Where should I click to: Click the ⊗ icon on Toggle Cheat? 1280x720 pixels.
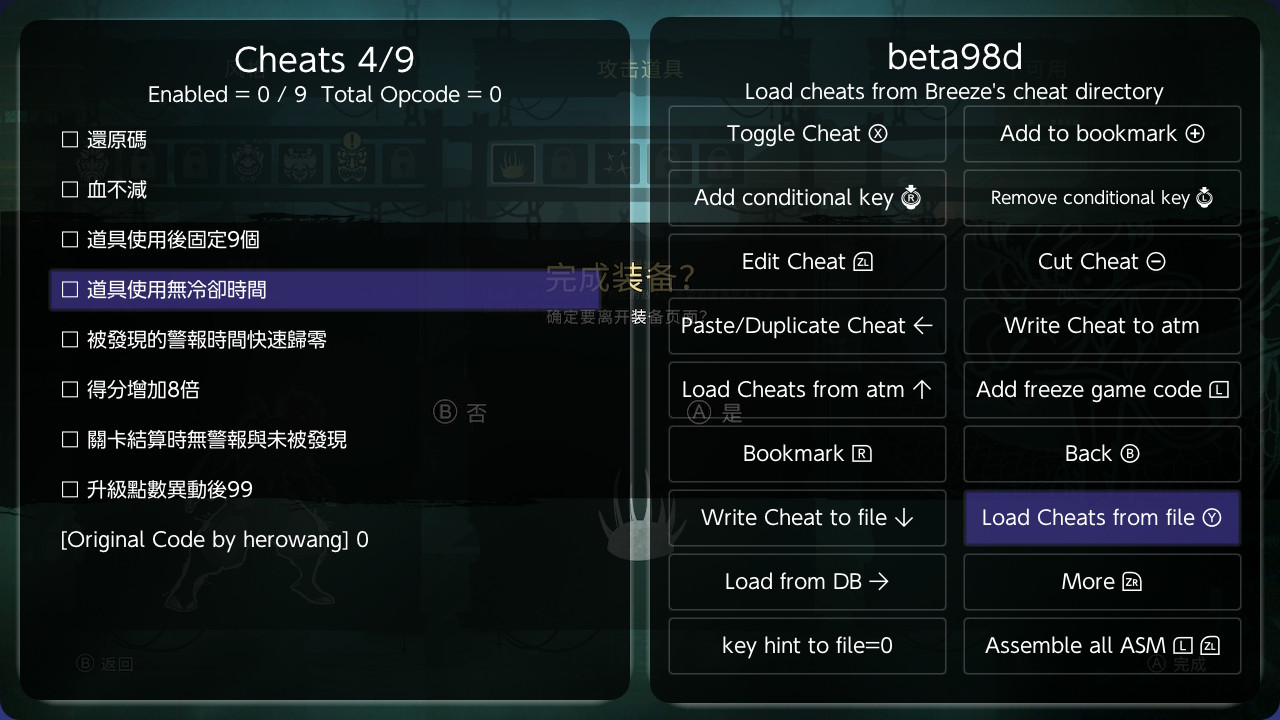878,133
